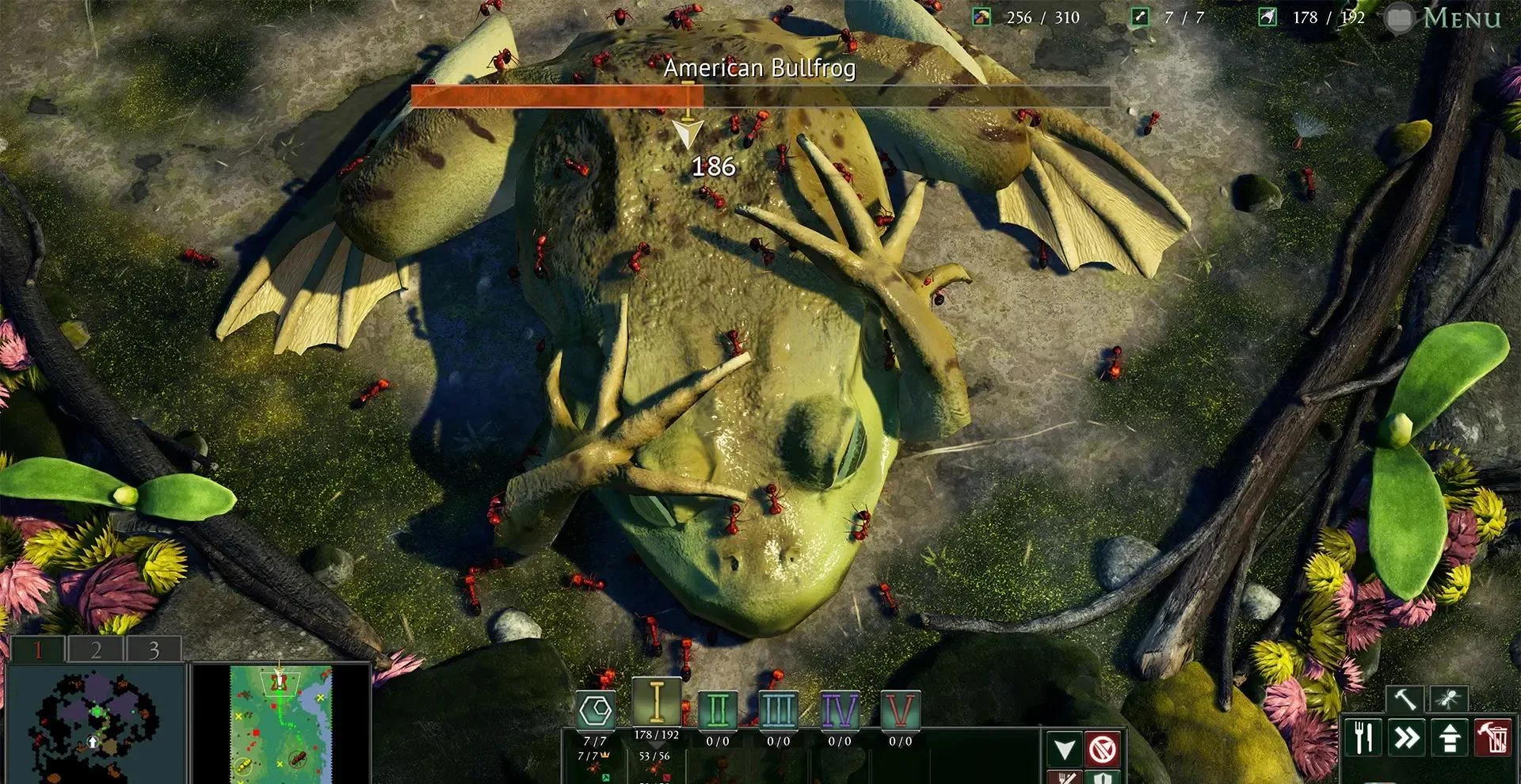The height and width of the screenshot is (784, 1521).
Task: Select ant group V
Action: (900, 710)
